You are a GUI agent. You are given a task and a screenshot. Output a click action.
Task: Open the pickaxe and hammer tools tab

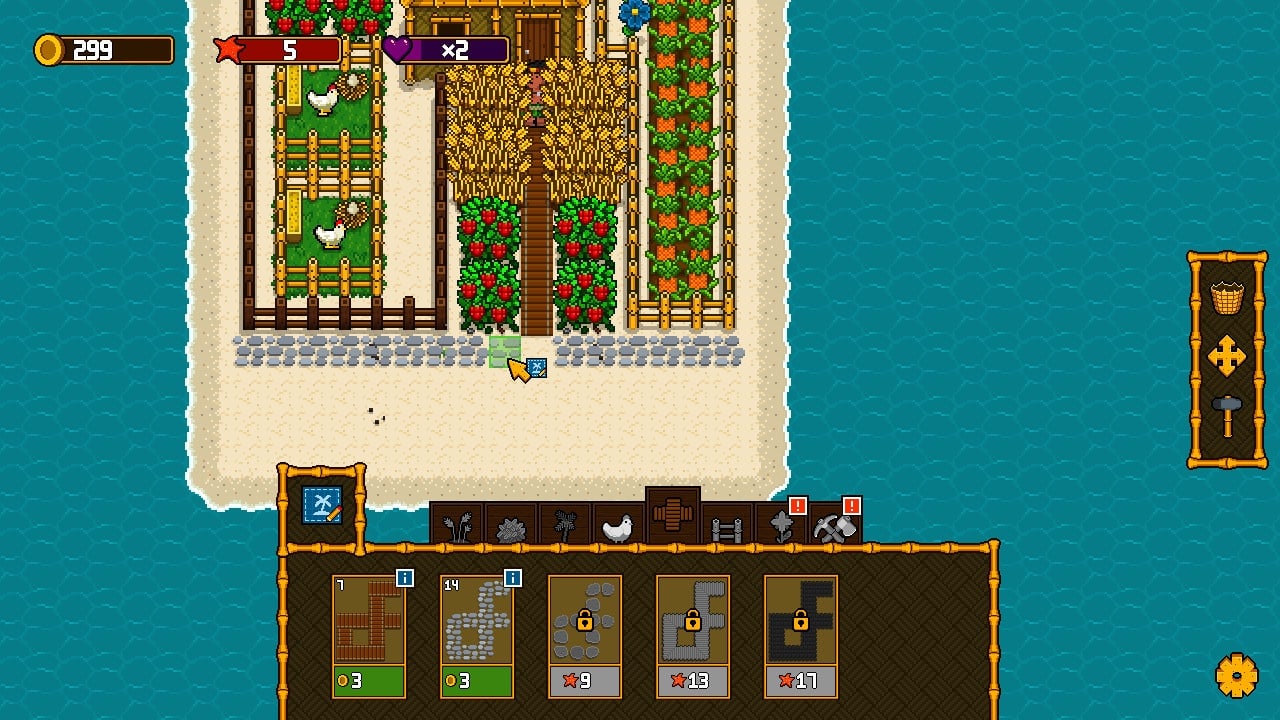click(834, 526)
